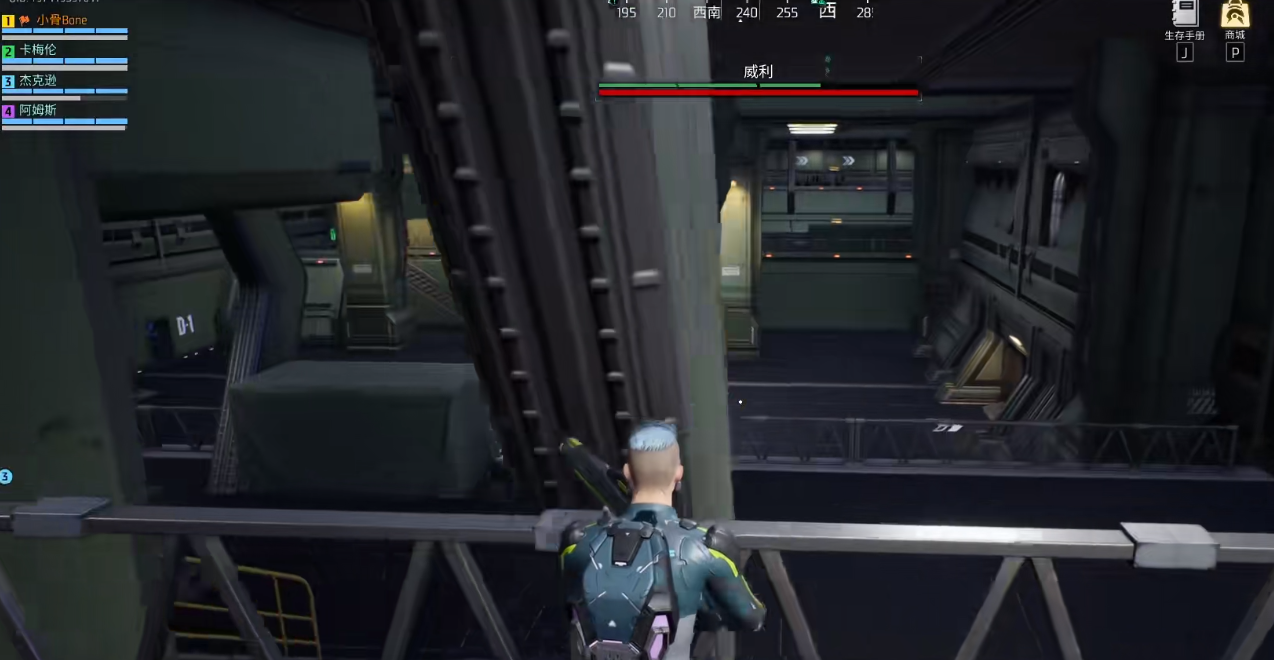
Task: Select teammate 卡梅伦 in squad list
Action: [38, 50]
